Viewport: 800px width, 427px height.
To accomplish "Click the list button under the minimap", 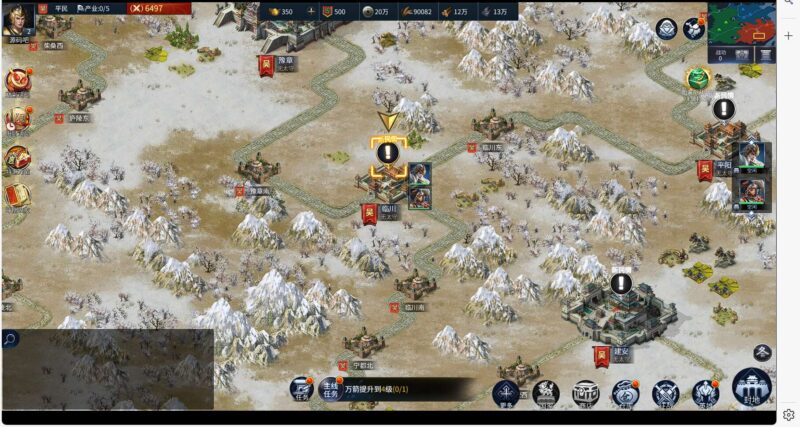I will [x=765, y=55].
